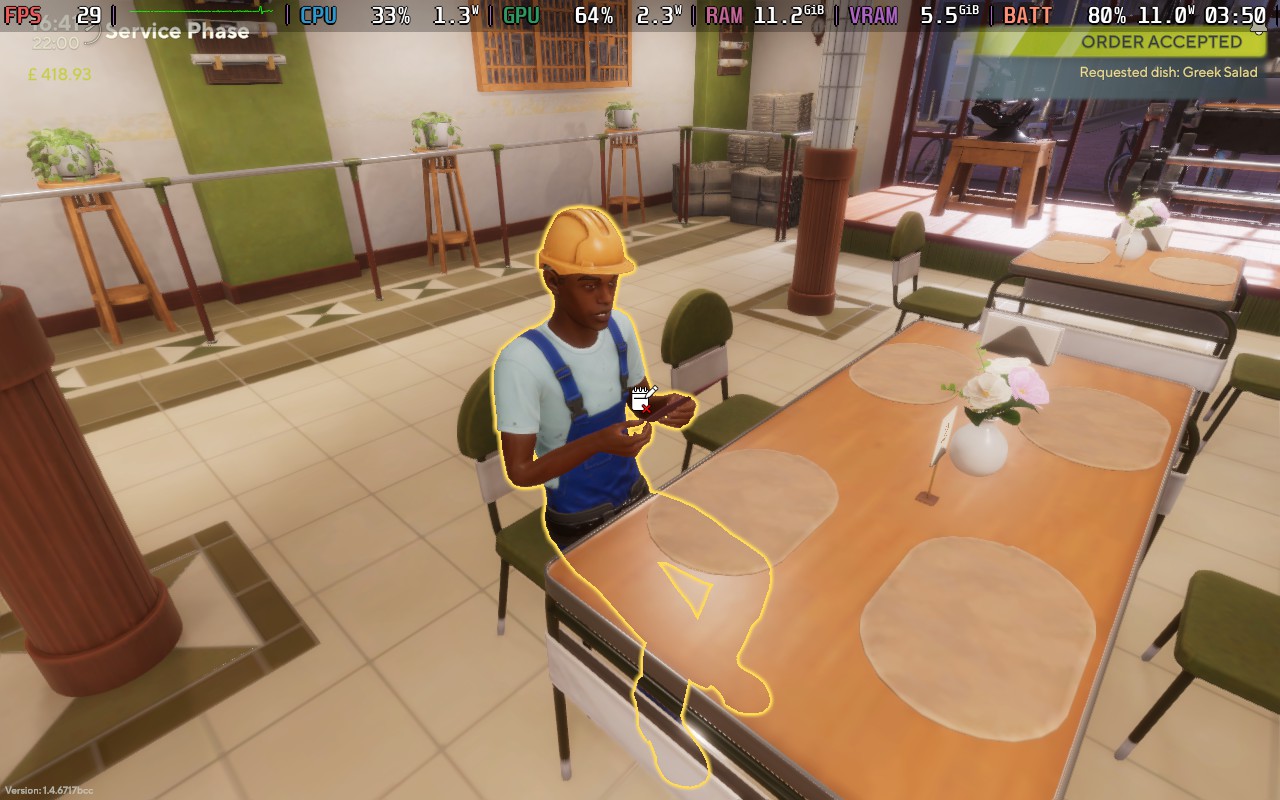
Task: Click the Service Phase circular progress icon
Action: pos(89,31)
